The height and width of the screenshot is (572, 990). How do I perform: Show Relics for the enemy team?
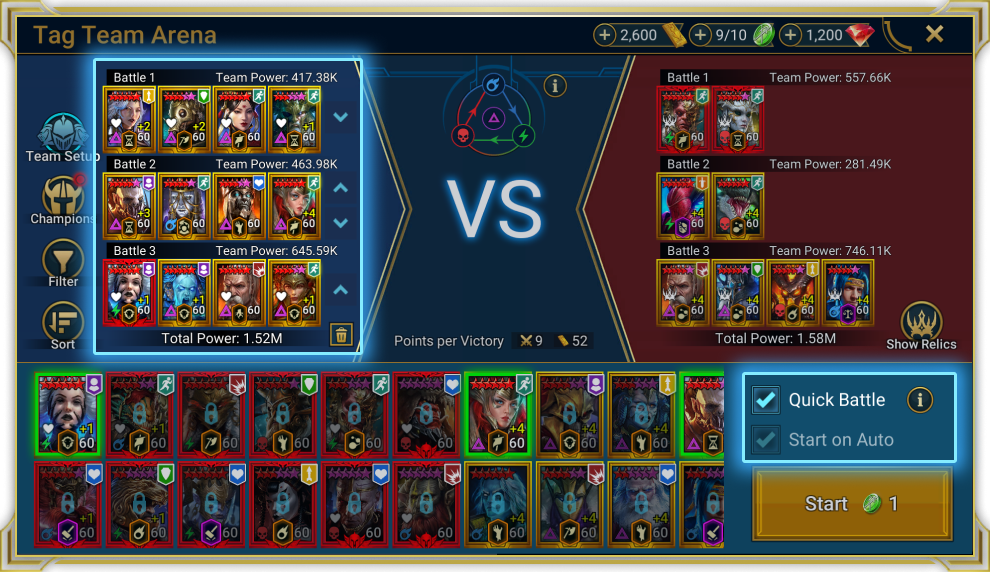pos(921,324)
